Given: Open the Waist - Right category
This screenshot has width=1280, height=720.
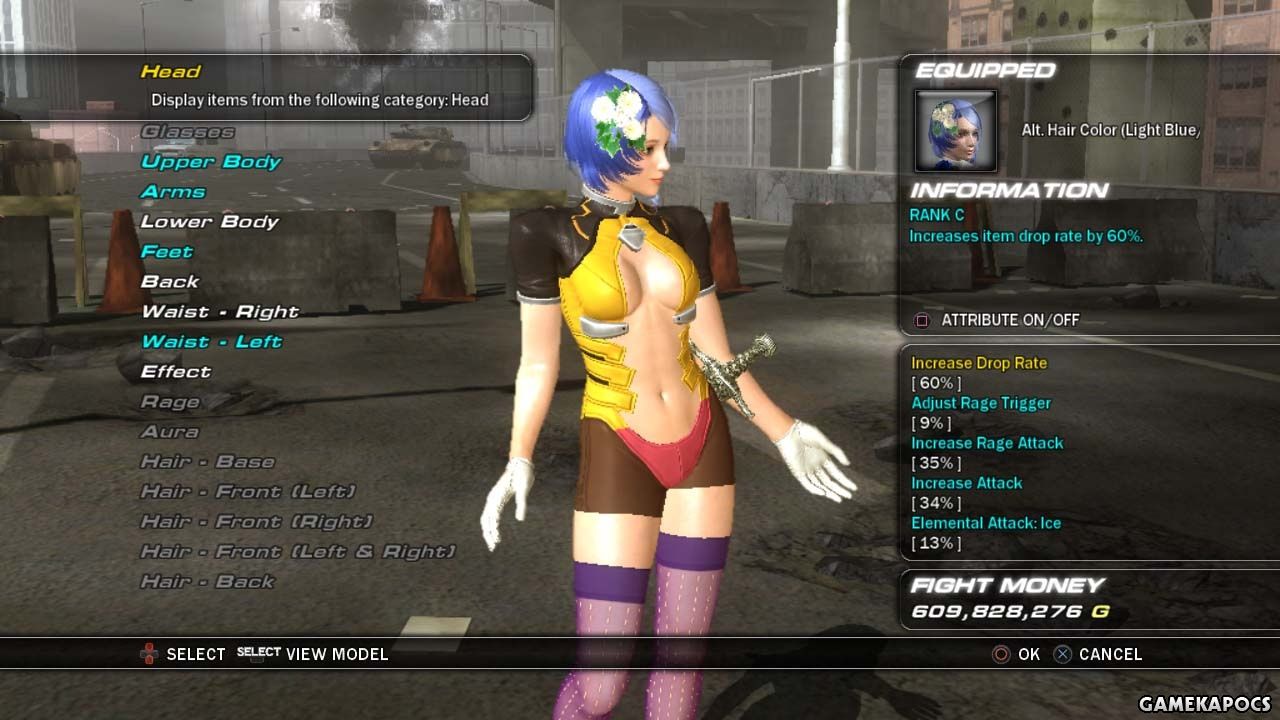Looking at the screenshot, I should [x=220, y=312].
